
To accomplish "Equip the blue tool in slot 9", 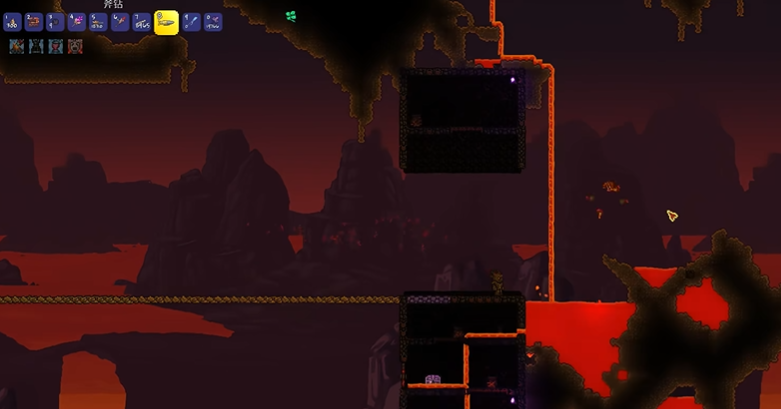I will [191, 22].
